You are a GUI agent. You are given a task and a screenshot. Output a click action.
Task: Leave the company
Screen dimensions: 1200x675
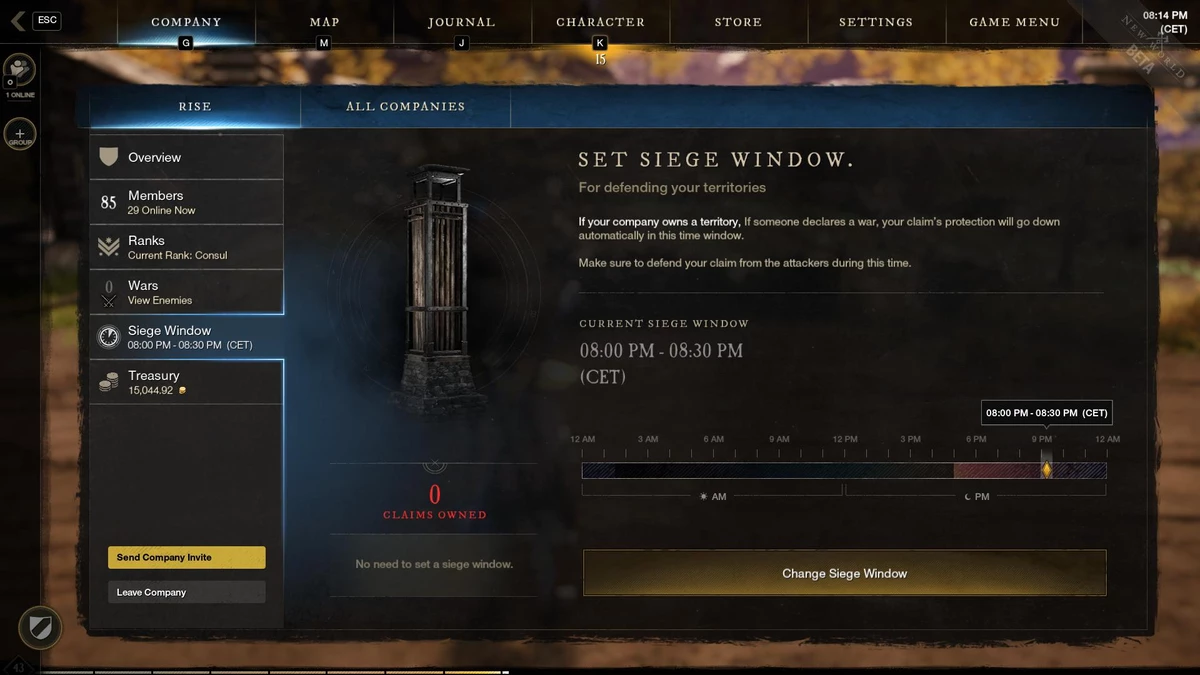(186, 592)
